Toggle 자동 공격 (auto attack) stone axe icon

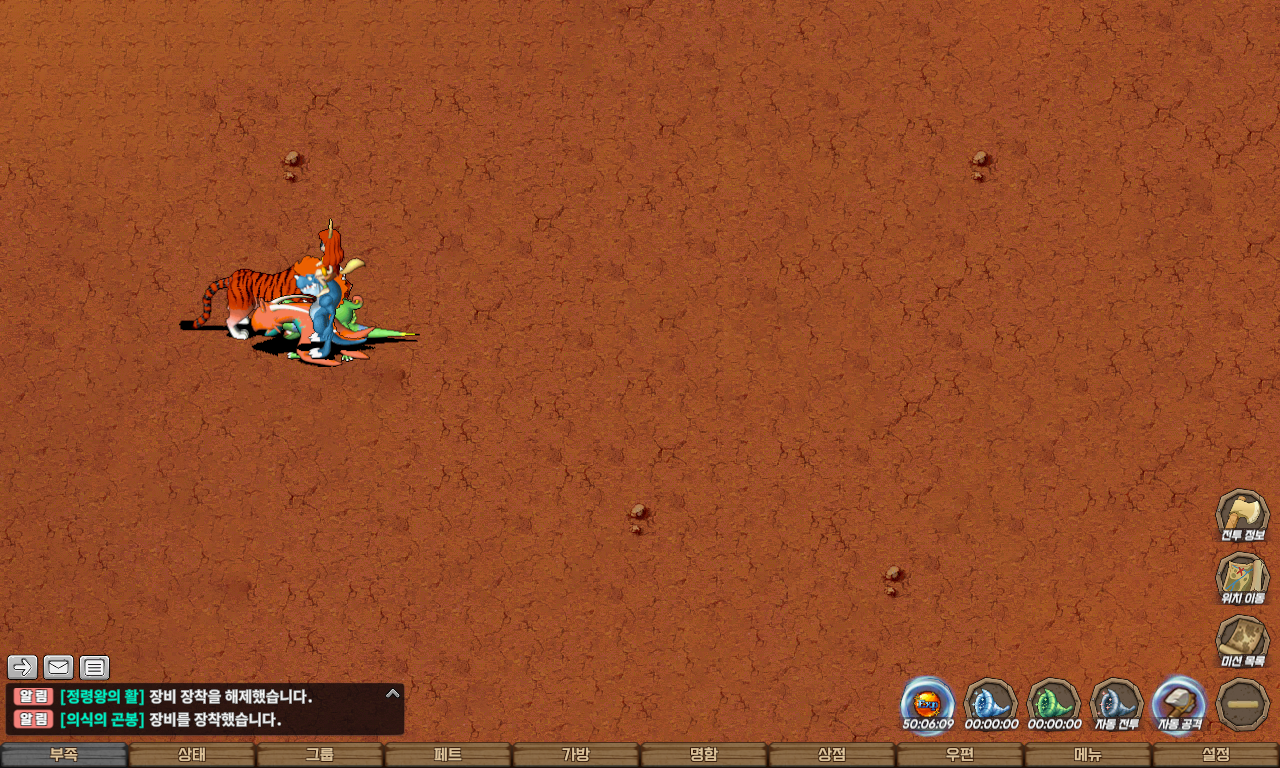tap(1179, 703)
